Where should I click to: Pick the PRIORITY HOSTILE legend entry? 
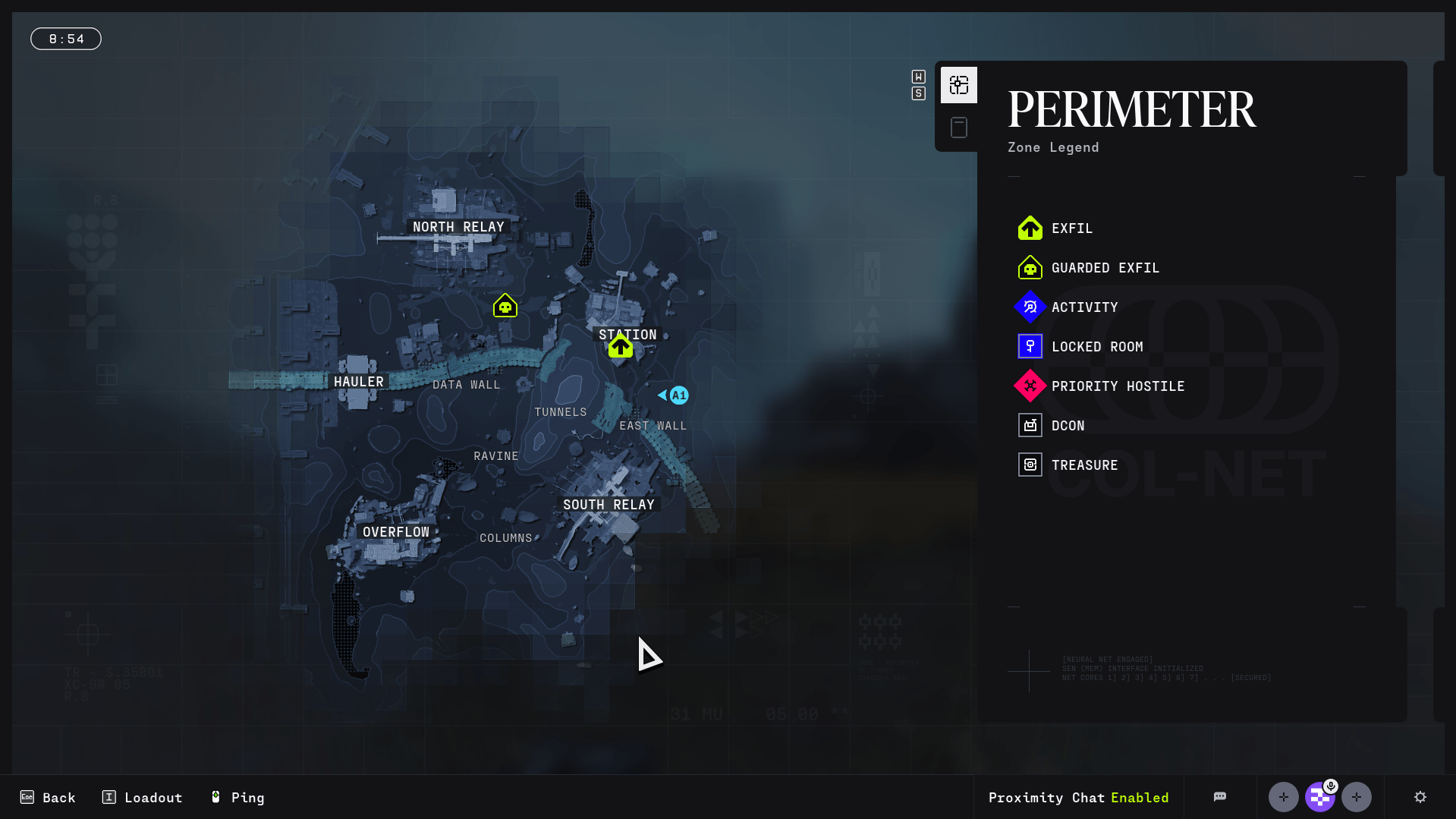click(x=1117, y=386)
